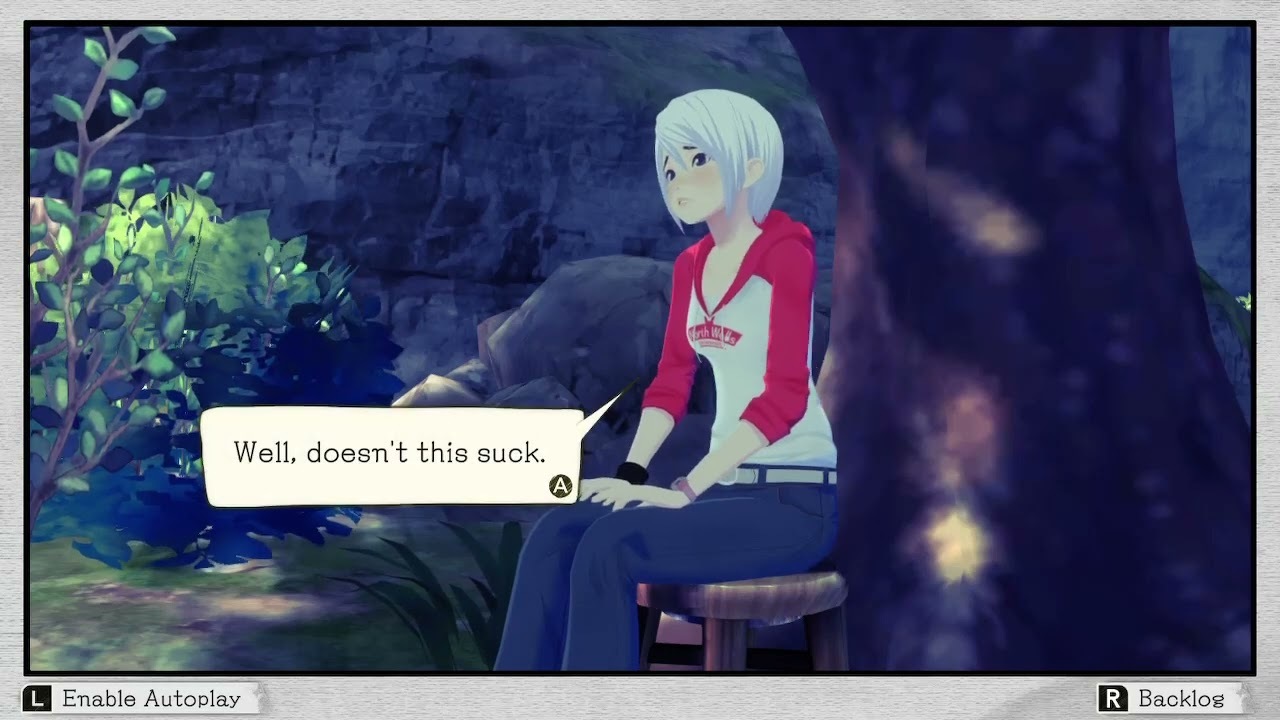Viewport: 1280px width, 720px height.
Task: Select the A advance indicator in the speech bubble
Action: [560, 487]
